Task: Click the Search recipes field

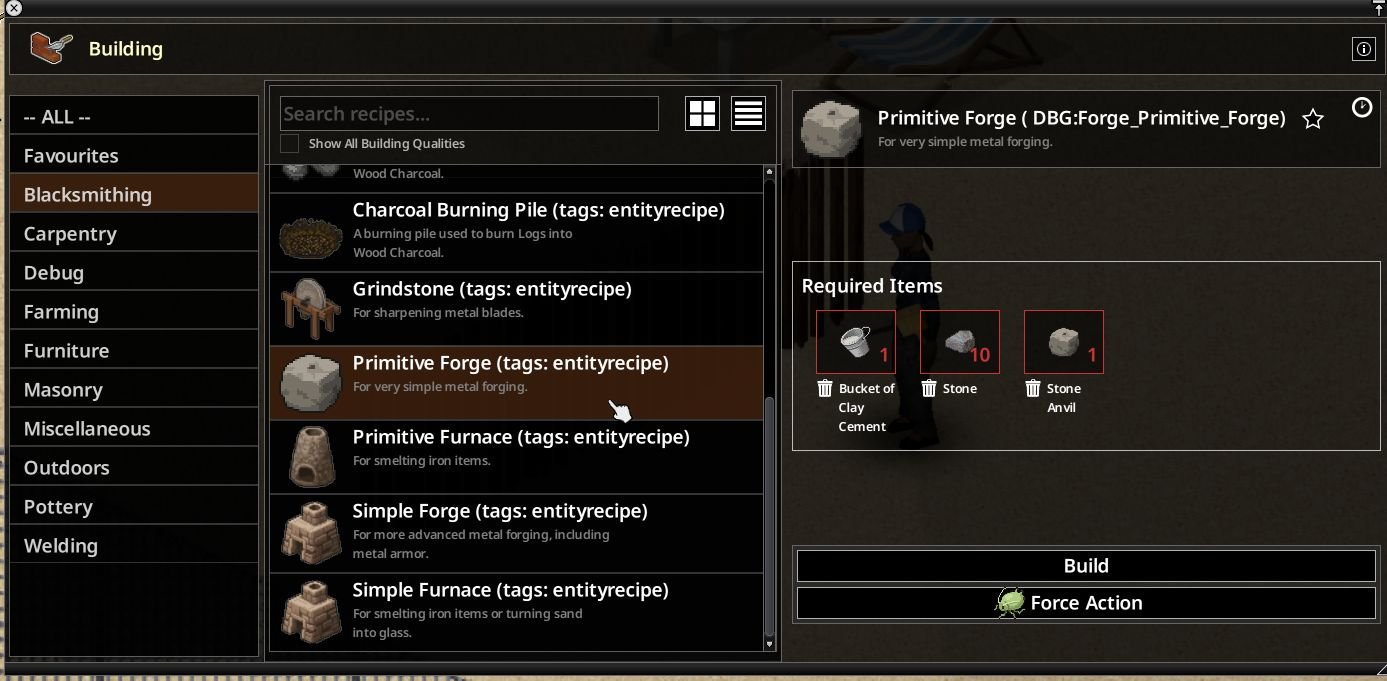Action: pyautogui.click(x=468, y=114)
